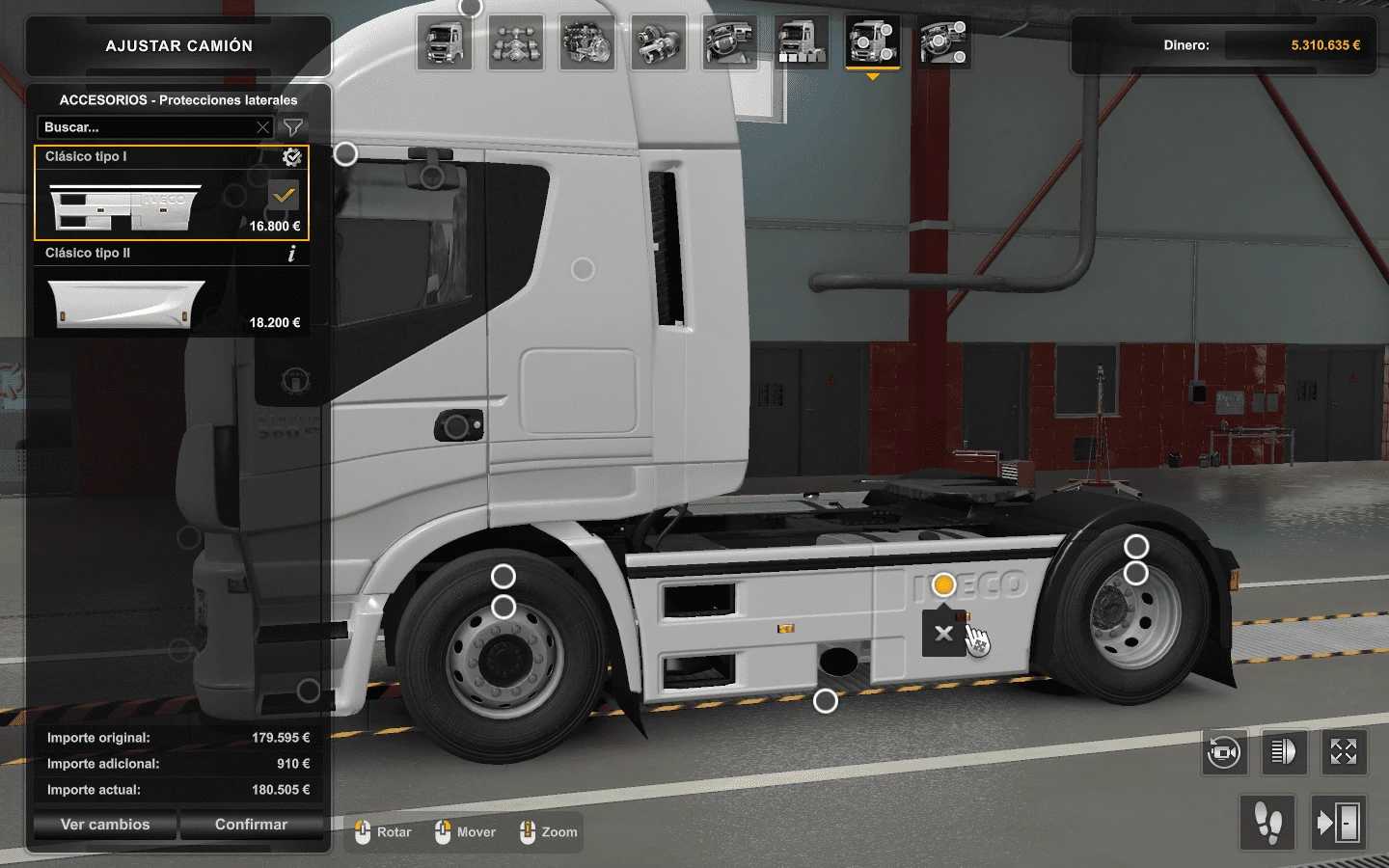1389x868 pixels.
Task: Clear the search box with the X
Action: 262,127
